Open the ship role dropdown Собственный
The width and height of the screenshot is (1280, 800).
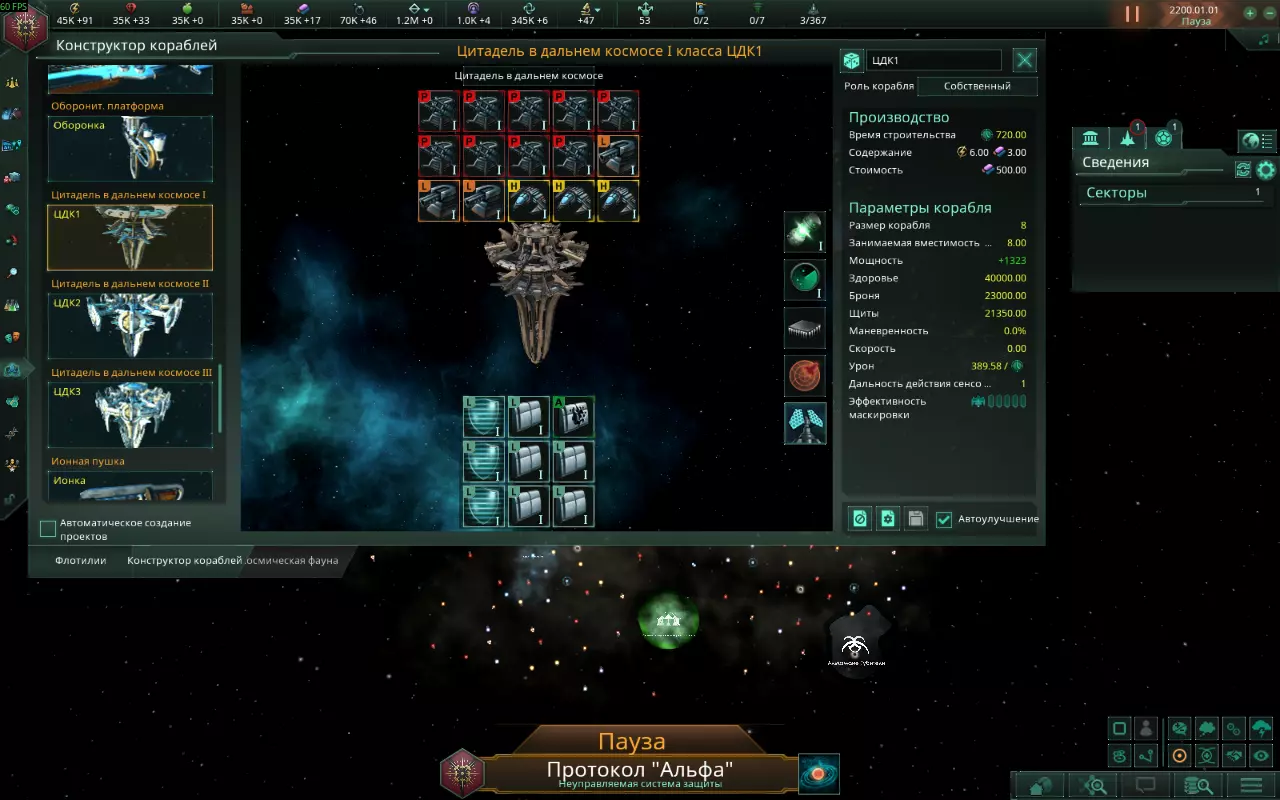tap(977, 86)
